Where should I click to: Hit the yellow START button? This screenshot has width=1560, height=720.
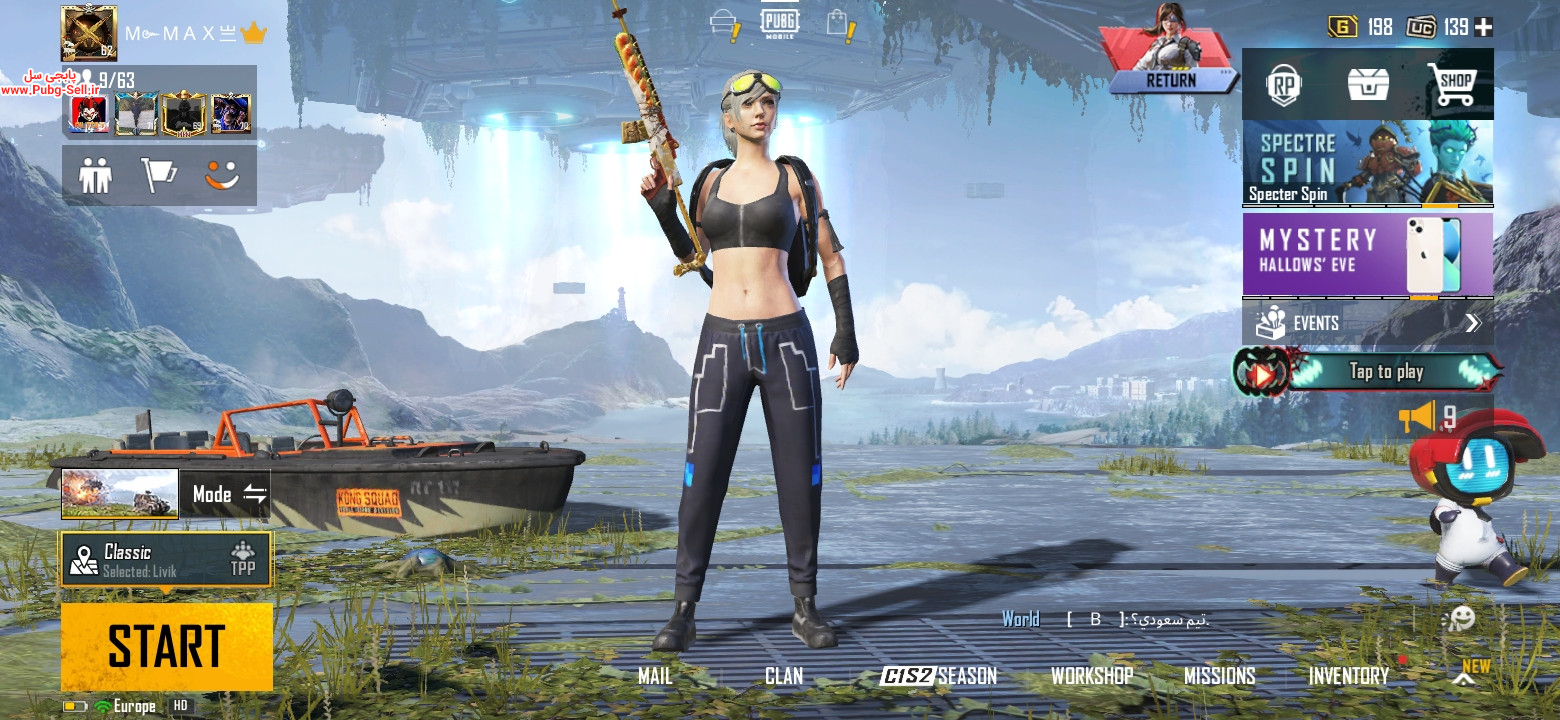tap(167, 645)
